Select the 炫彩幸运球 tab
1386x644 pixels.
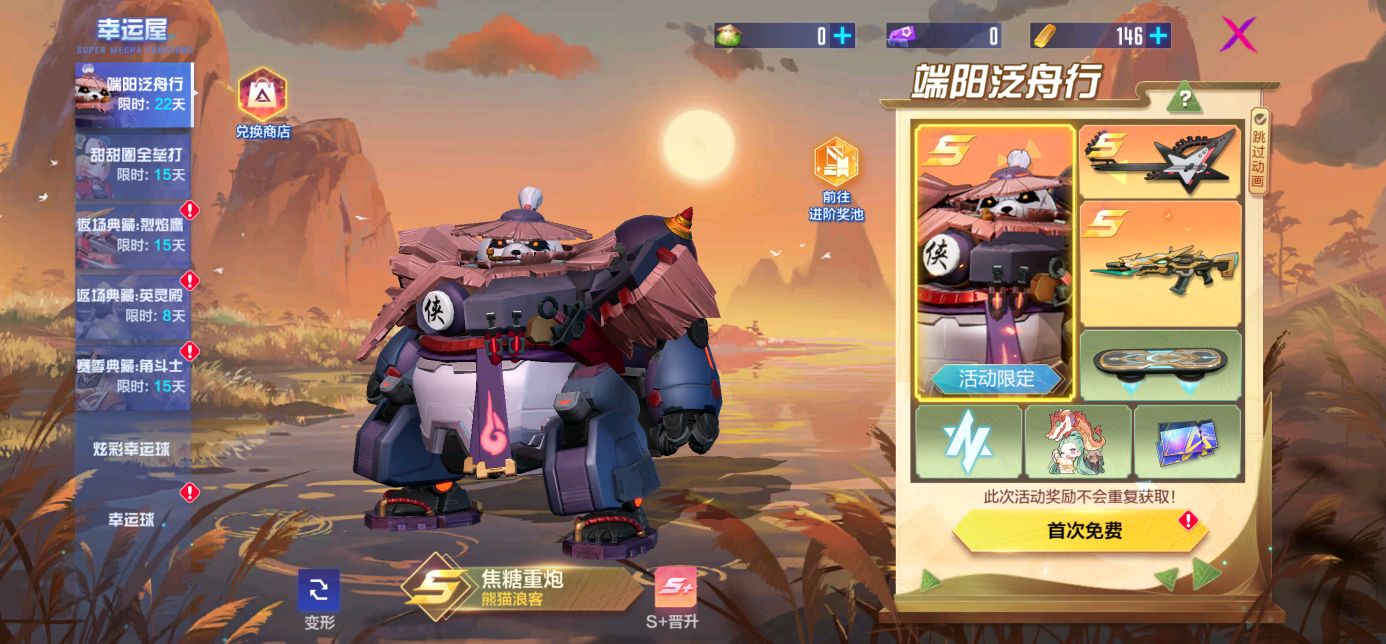point(133,449)
